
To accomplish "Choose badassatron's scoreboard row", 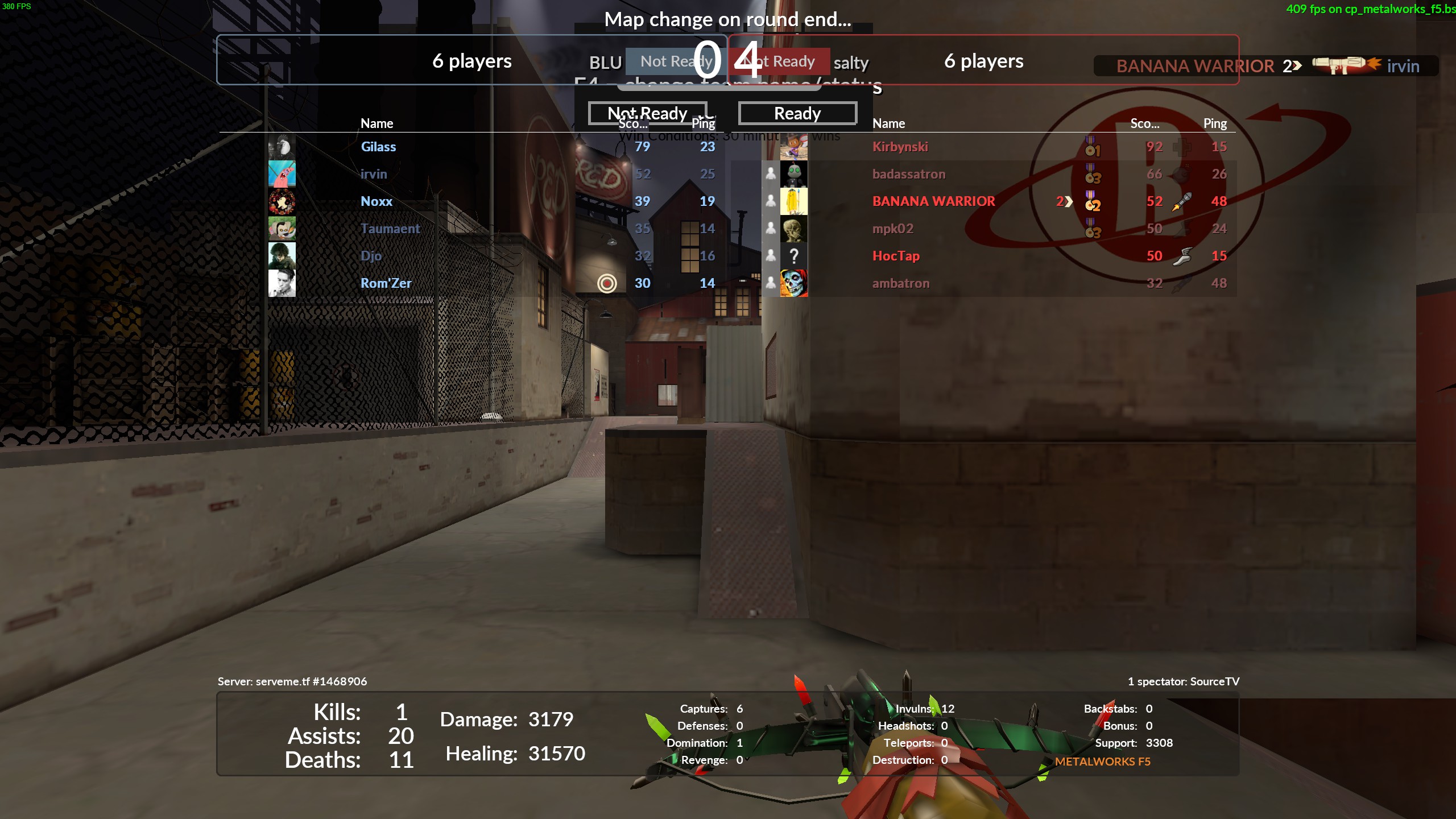I will (x=909, y=174).
